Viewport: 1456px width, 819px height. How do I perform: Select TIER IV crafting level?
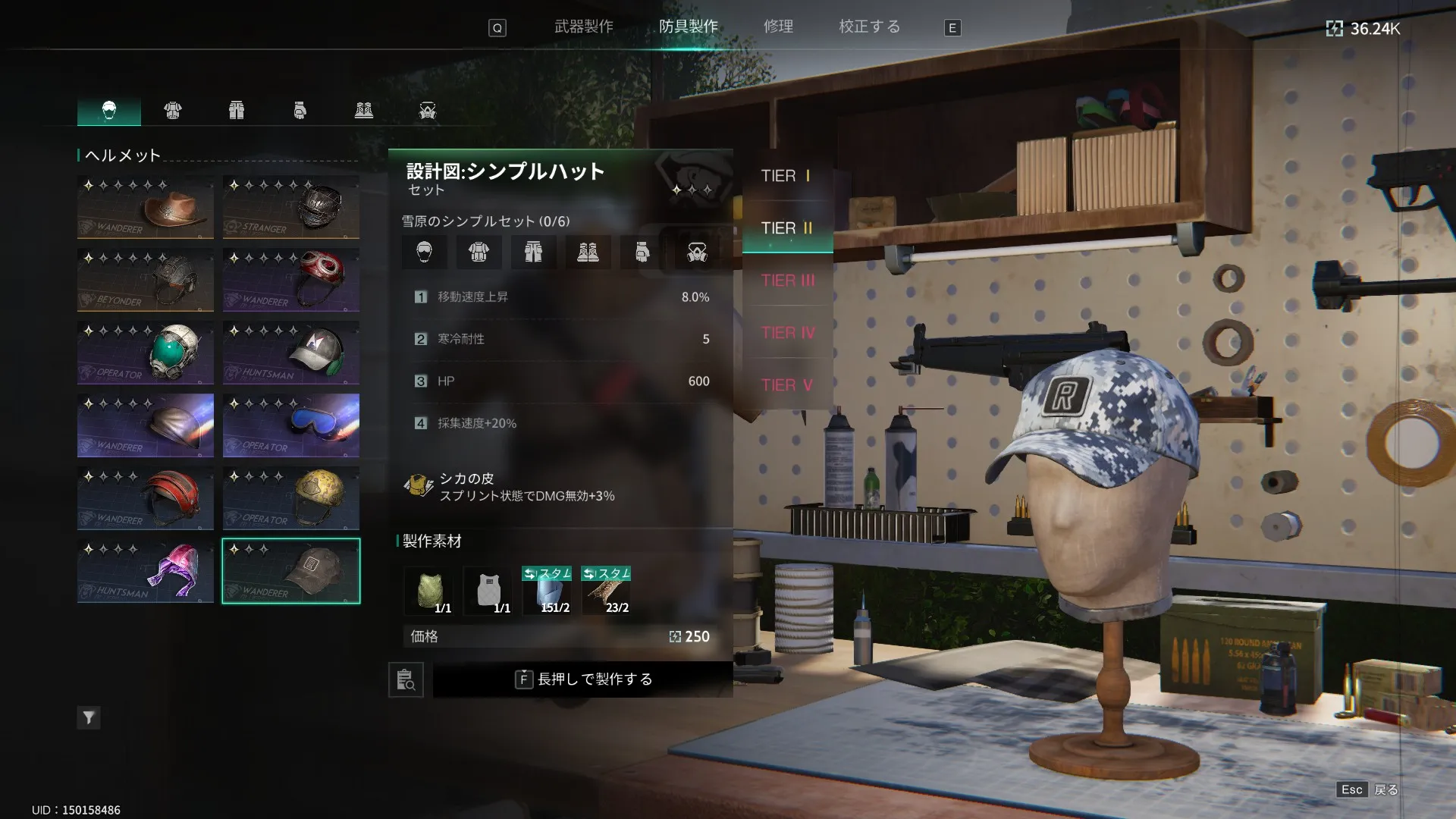click(x=787, y=333)
